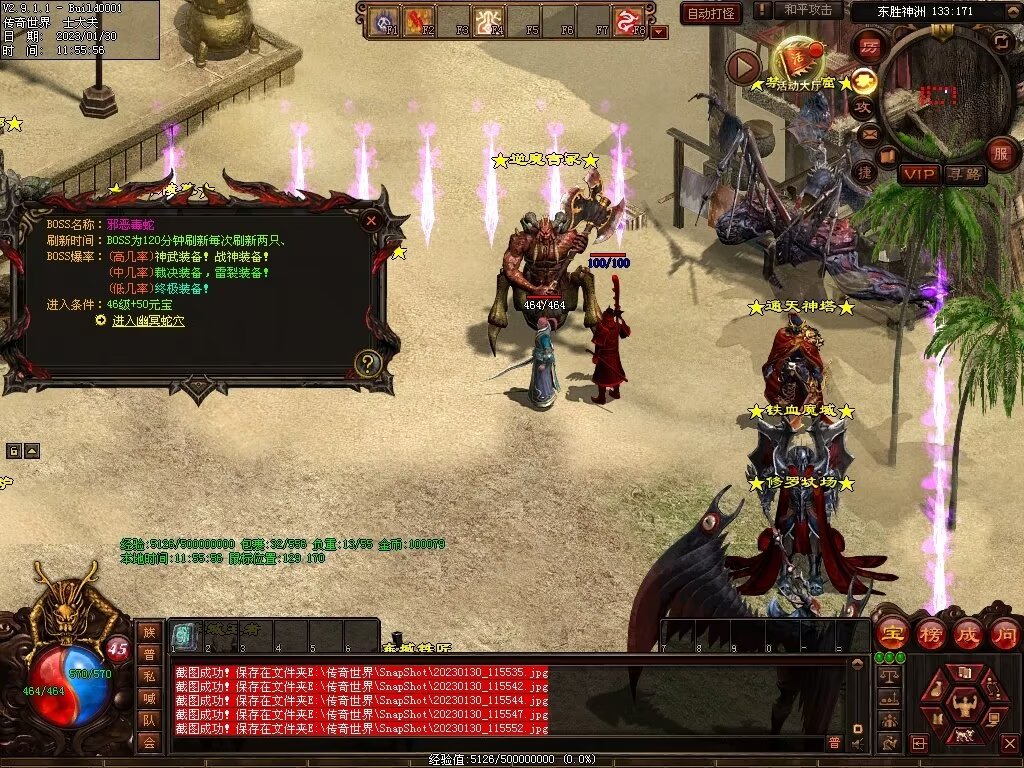
Task: Open the 宝 treasure button
Action: (x=891, y=634)
